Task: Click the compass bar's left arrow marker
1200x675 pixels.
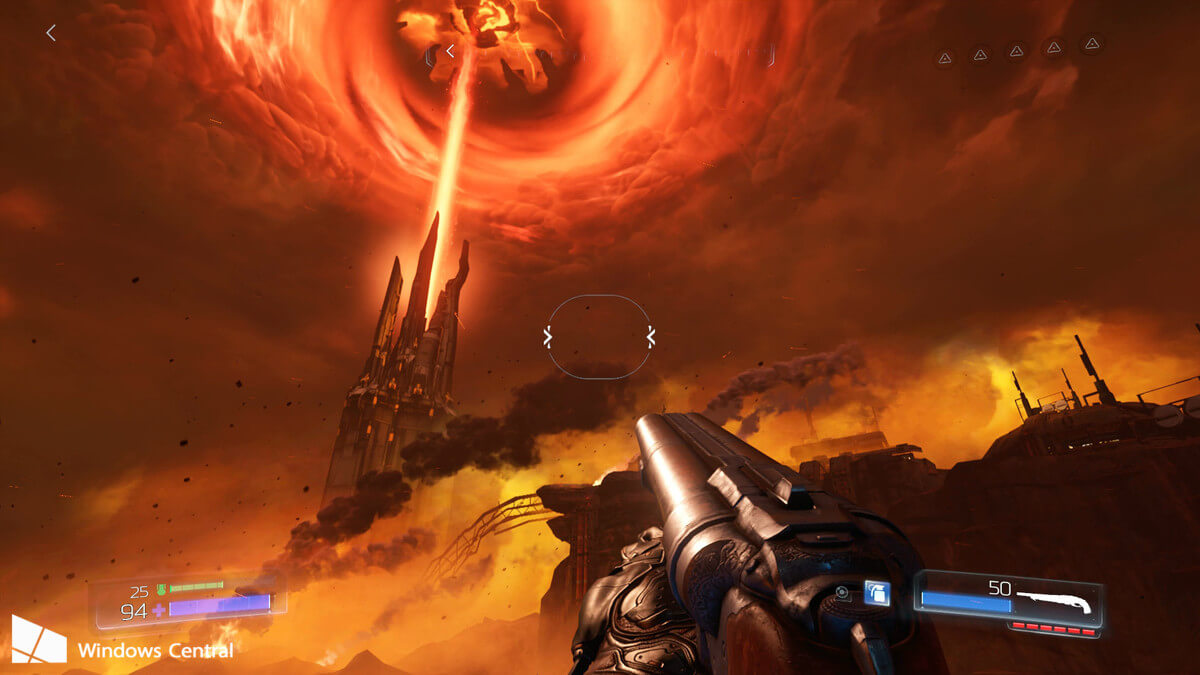Action: tap(450, 50)
